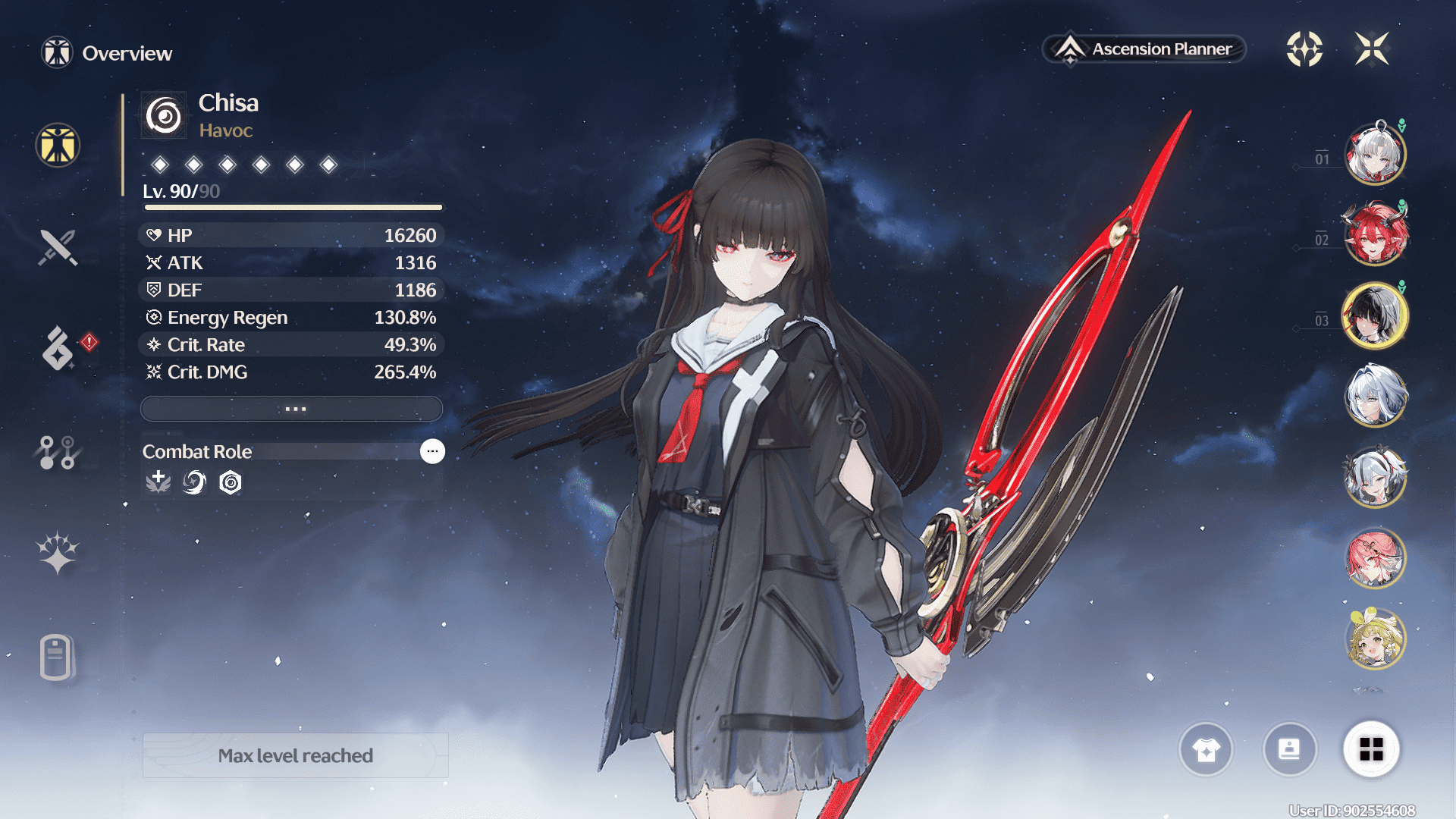This screenshot has height=819, width=1456.
Task: Switch to the Forte skill tree tab
Action: 57,452
